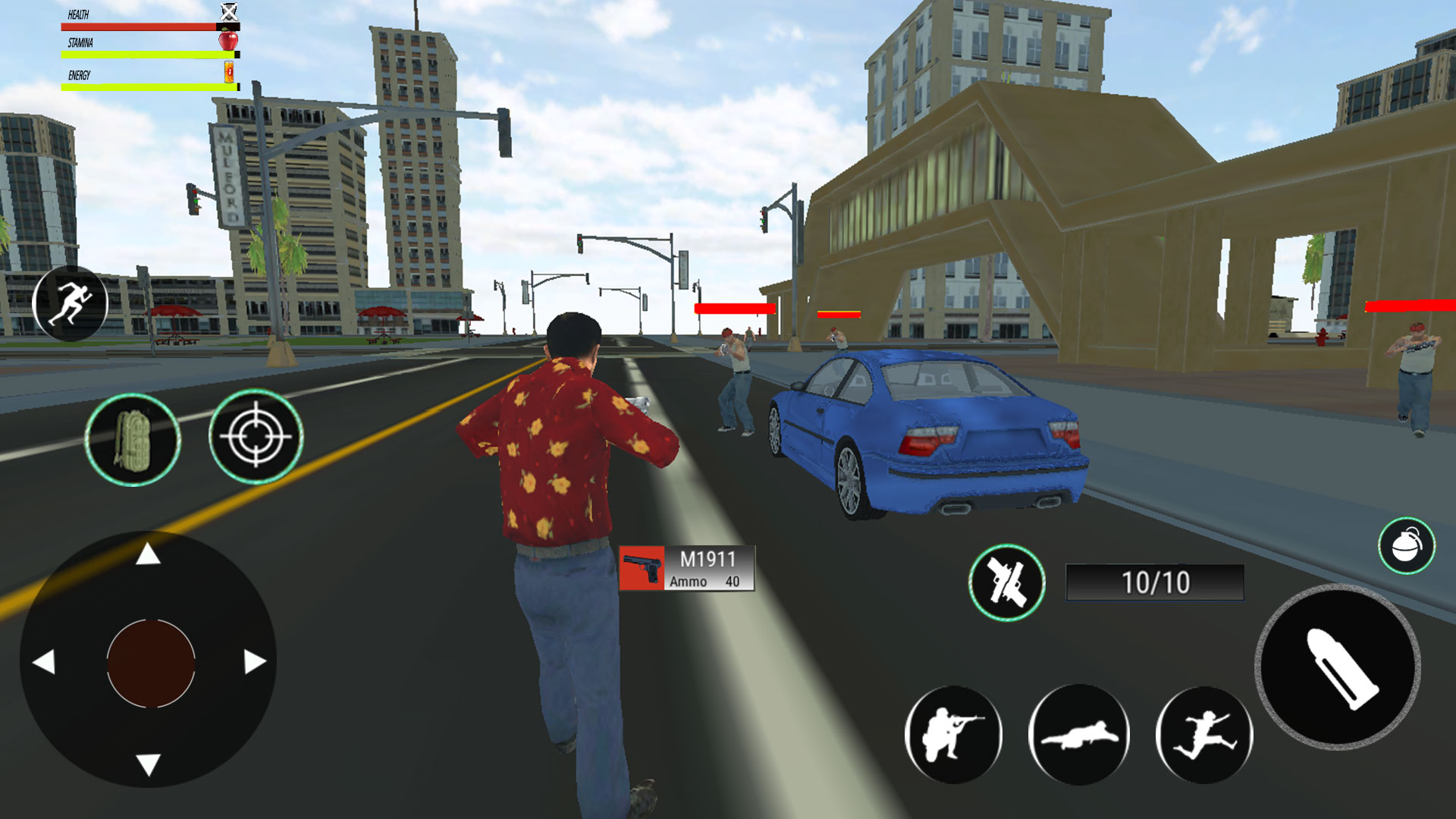Tap the run/sprint icon
Viewport: 1456px width, 819px height.
coord(71,302)
